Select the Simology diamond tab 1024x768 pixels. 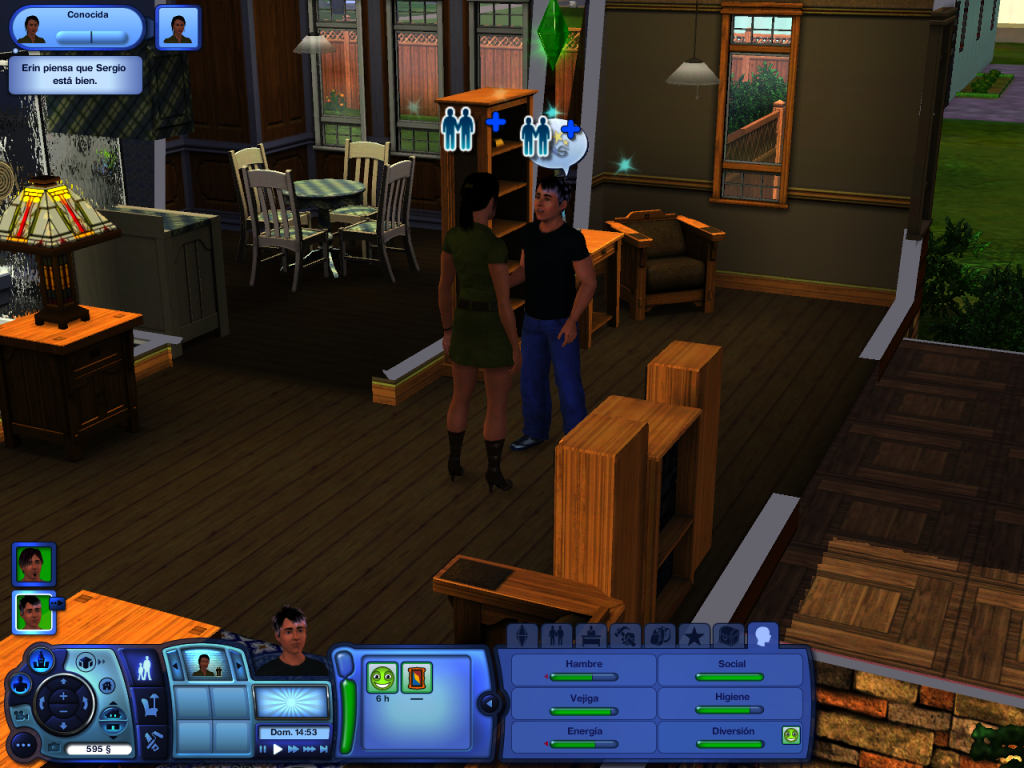[520, 636]
